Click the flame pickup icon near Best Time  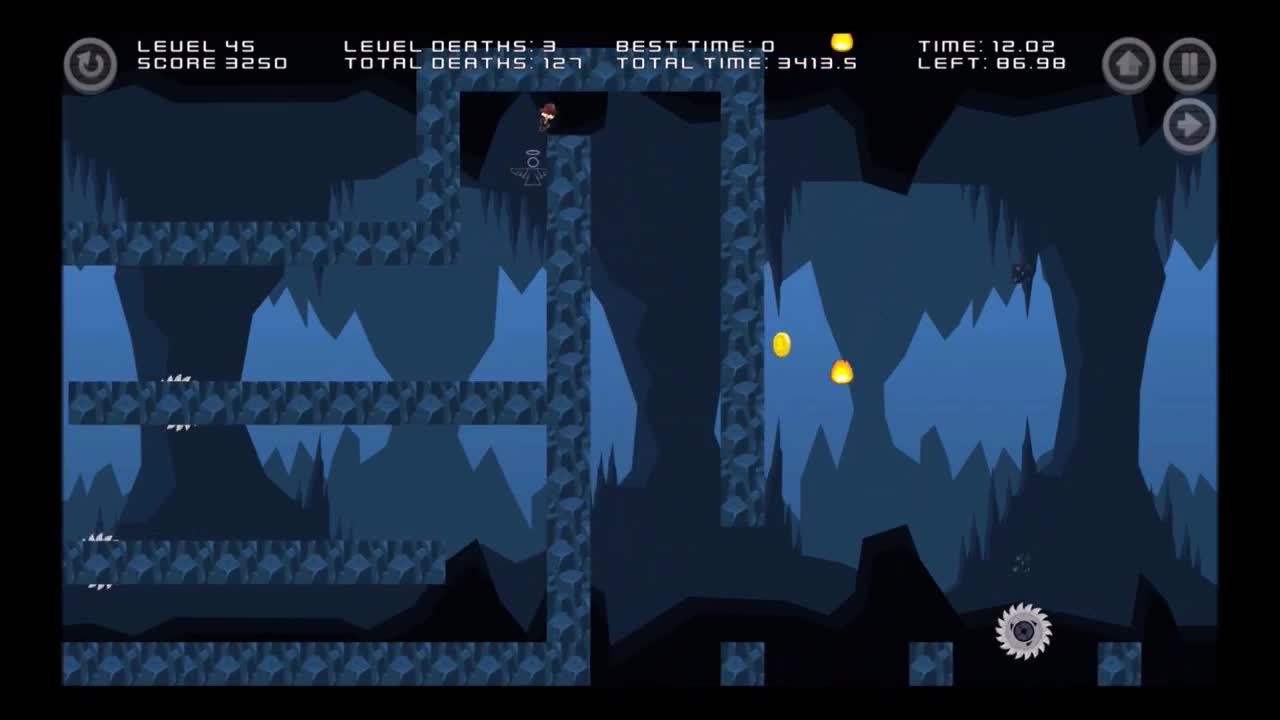point(841,42)
